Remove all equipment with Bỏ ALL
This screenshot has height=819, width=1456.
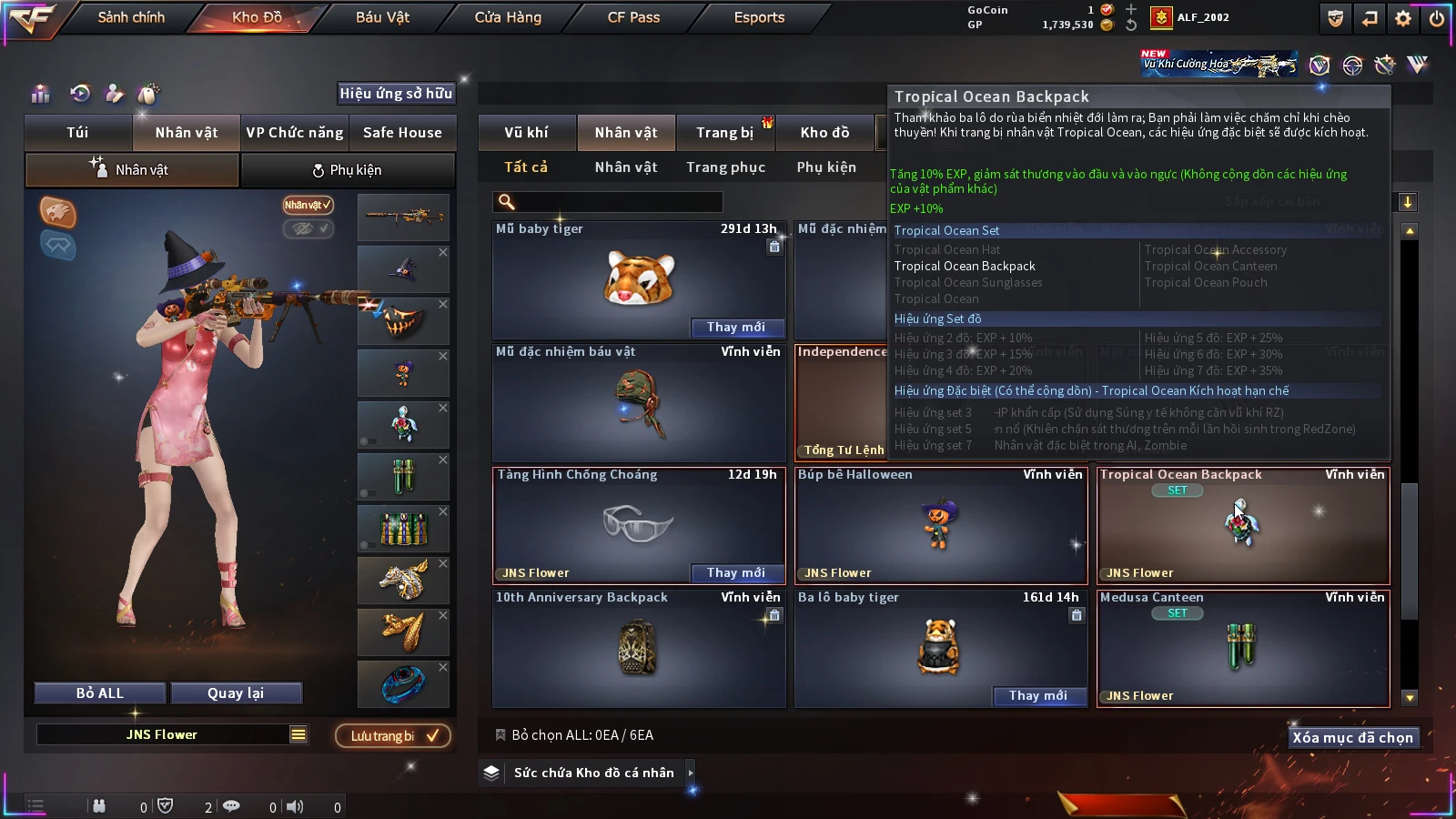coord(100,693)
